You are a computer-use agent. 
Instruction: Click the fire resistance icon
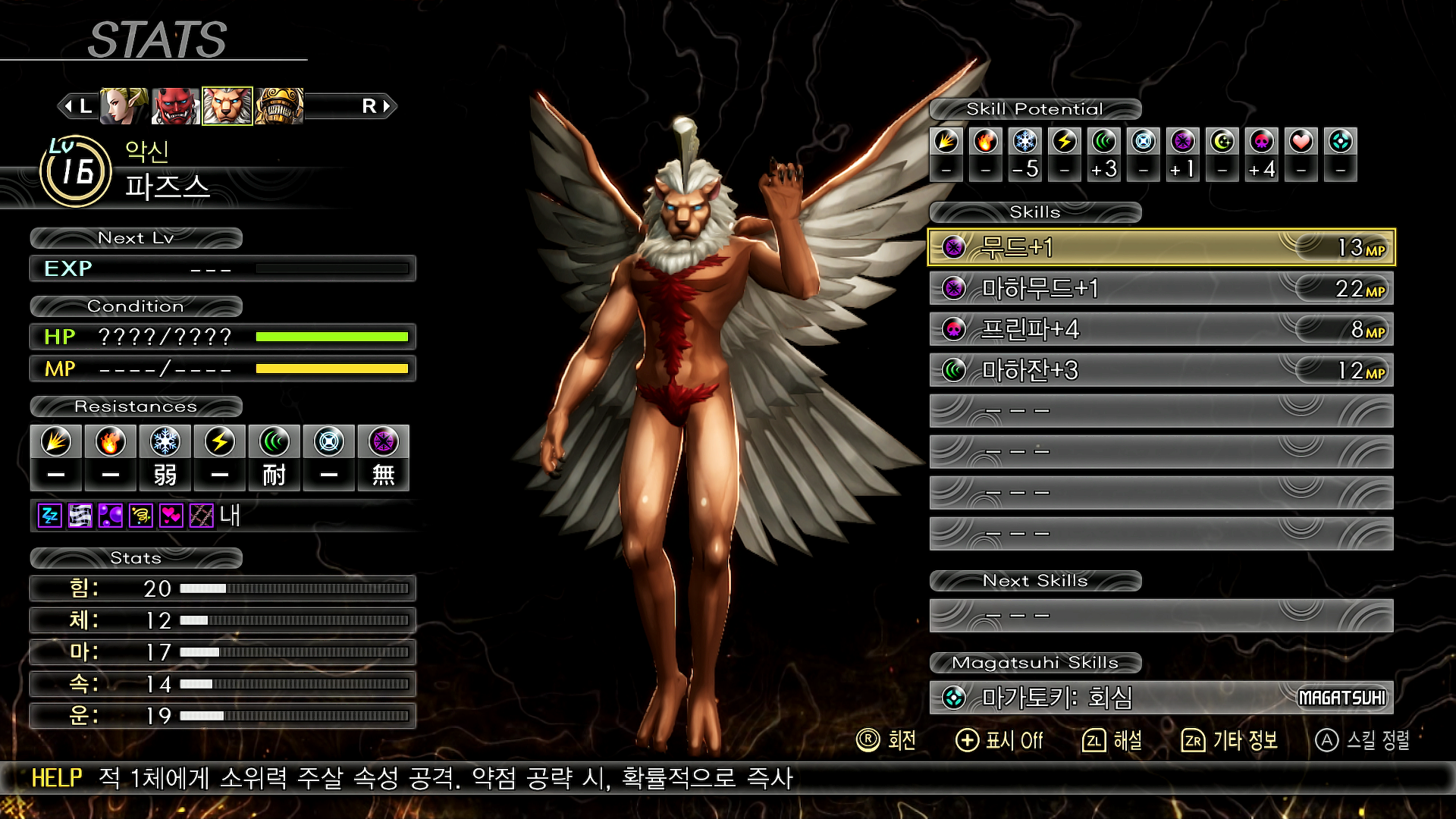pos(111,441)
